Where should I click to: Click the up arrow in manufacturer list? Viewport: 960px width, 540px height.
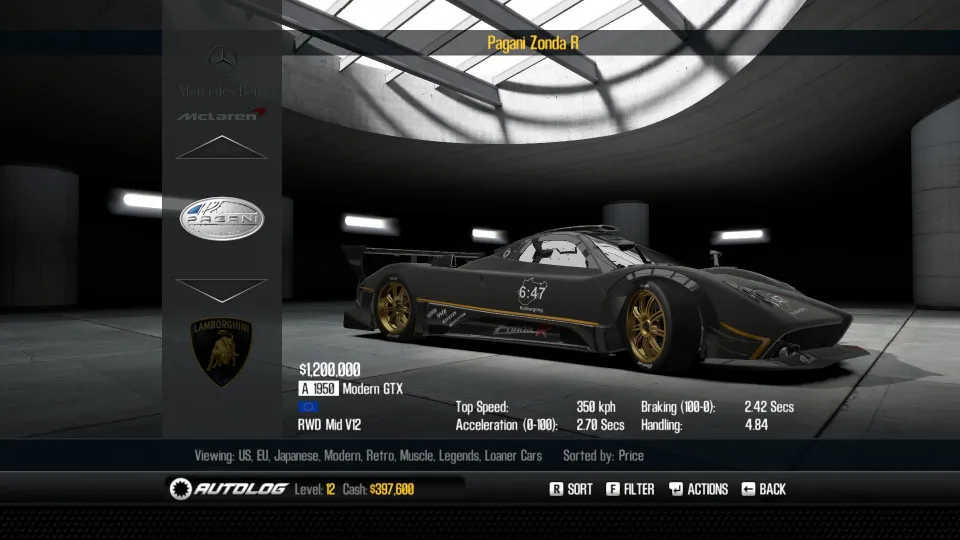click(x=221, y=148)
